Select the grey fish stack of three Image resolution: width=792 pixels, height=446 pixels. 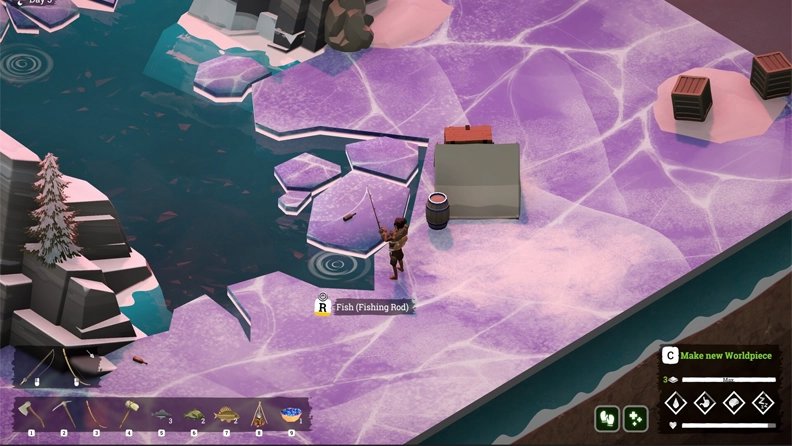pyautogui.click(x=161, y=415)
